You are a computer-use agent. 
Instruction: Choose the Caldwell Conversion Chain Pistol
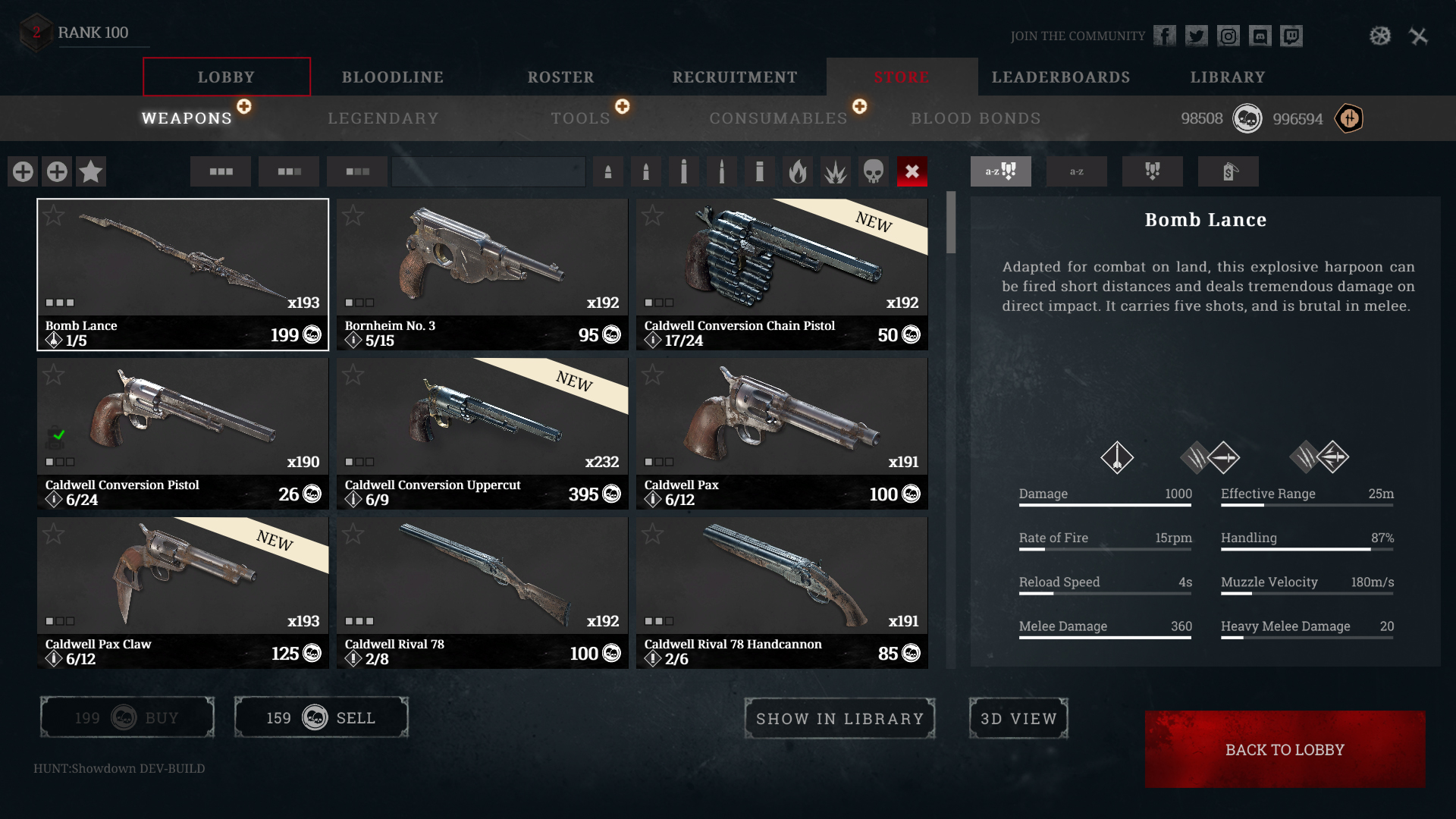pyautogui.click(x=782, y=274)
